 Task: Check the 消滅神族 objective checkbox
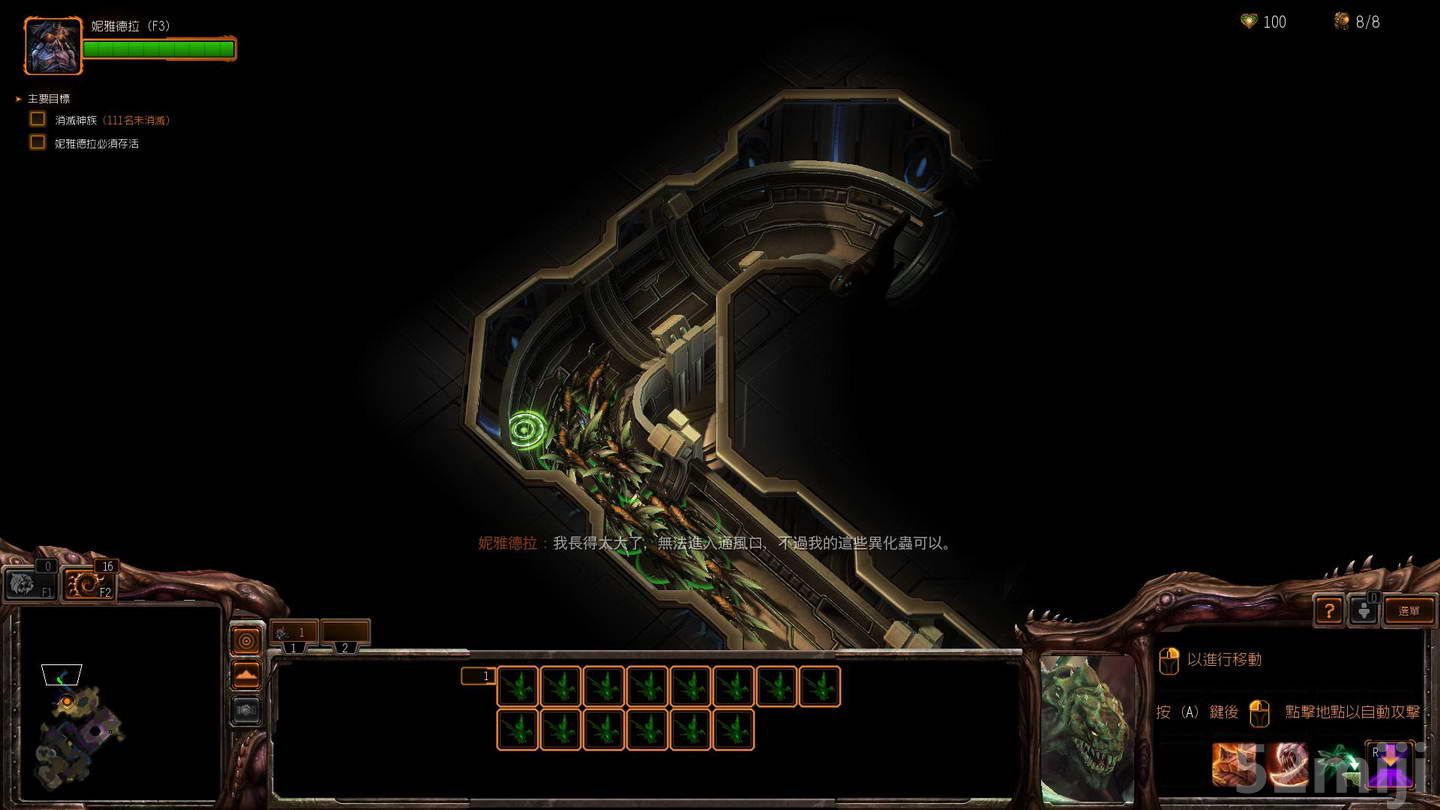37,118
